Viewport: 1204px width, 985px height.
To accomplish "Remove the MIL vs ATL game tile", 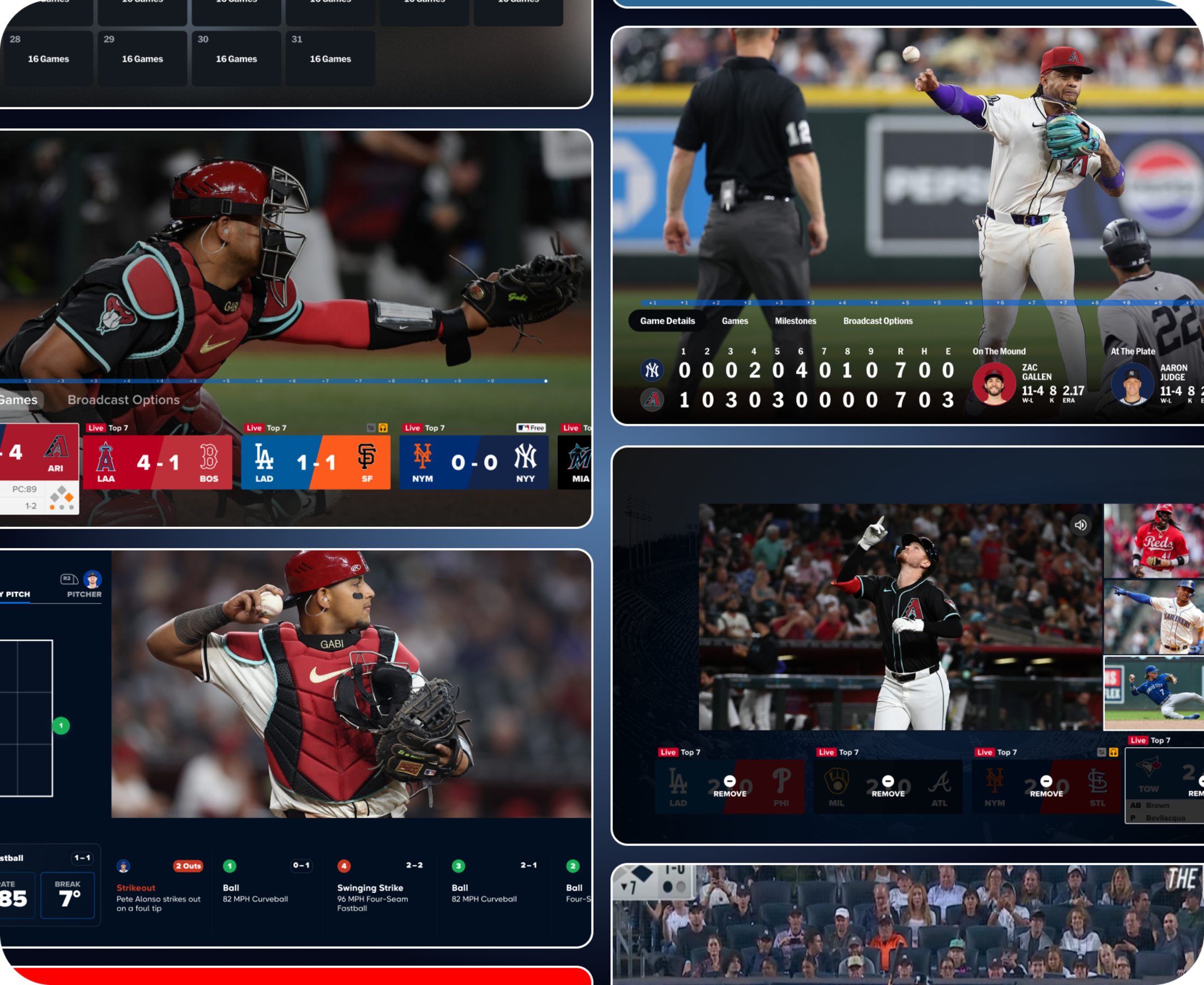I will click(x=888, y=786).
